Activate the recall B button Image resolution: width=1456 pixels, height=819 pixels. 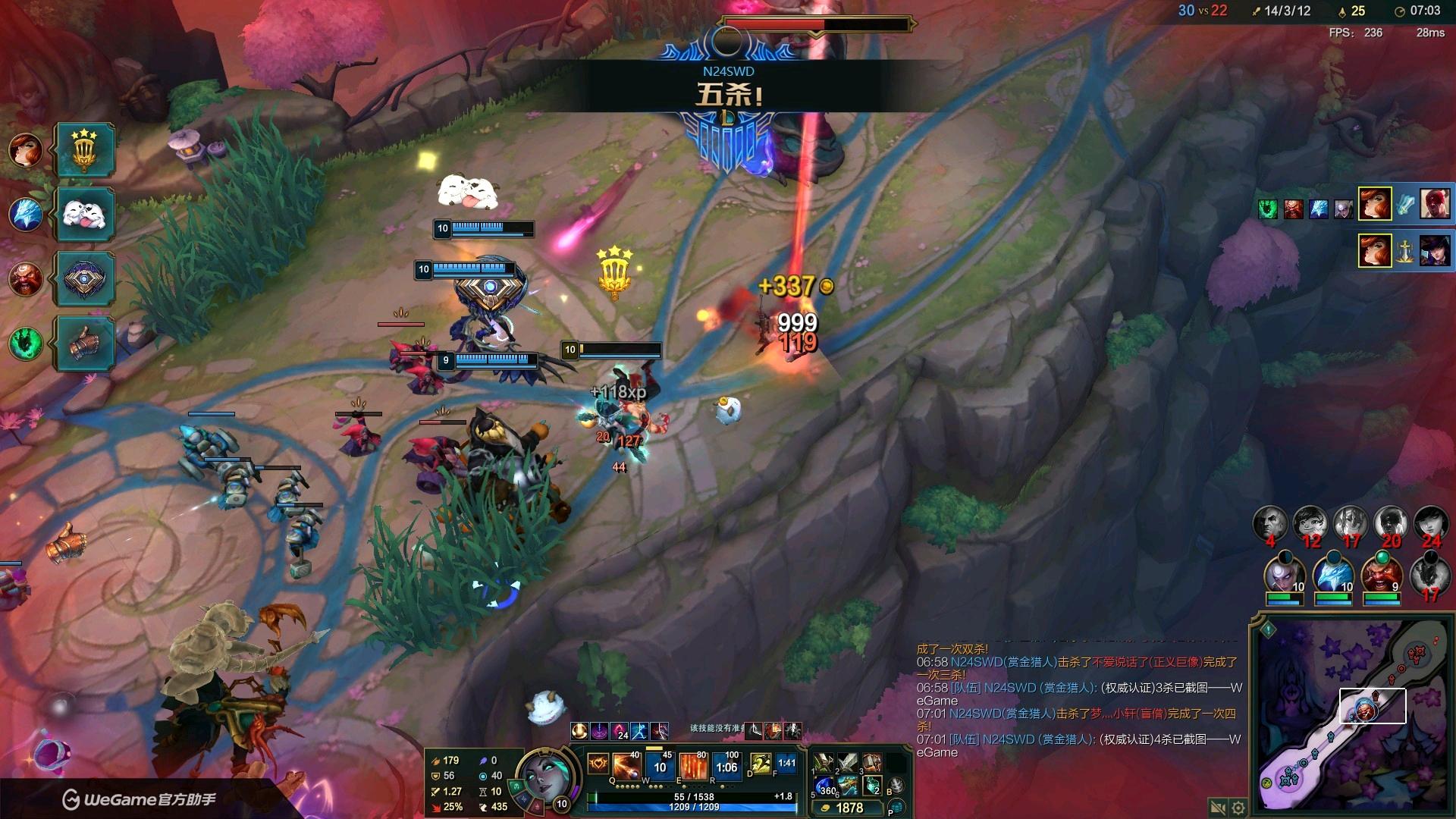pyautogui.click(x=896, y=786)
